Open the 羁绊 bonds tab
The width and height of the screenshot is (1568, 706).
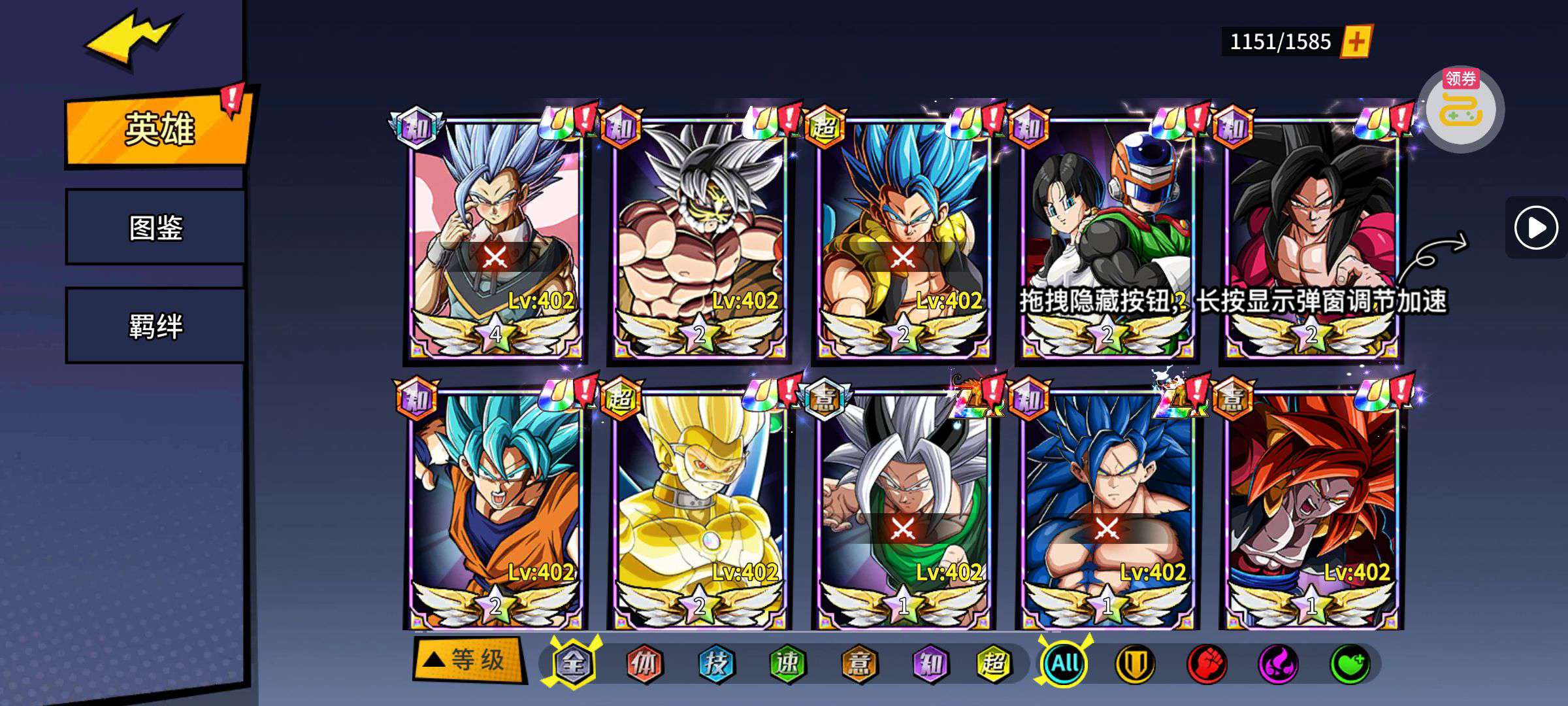click(155, 326)
